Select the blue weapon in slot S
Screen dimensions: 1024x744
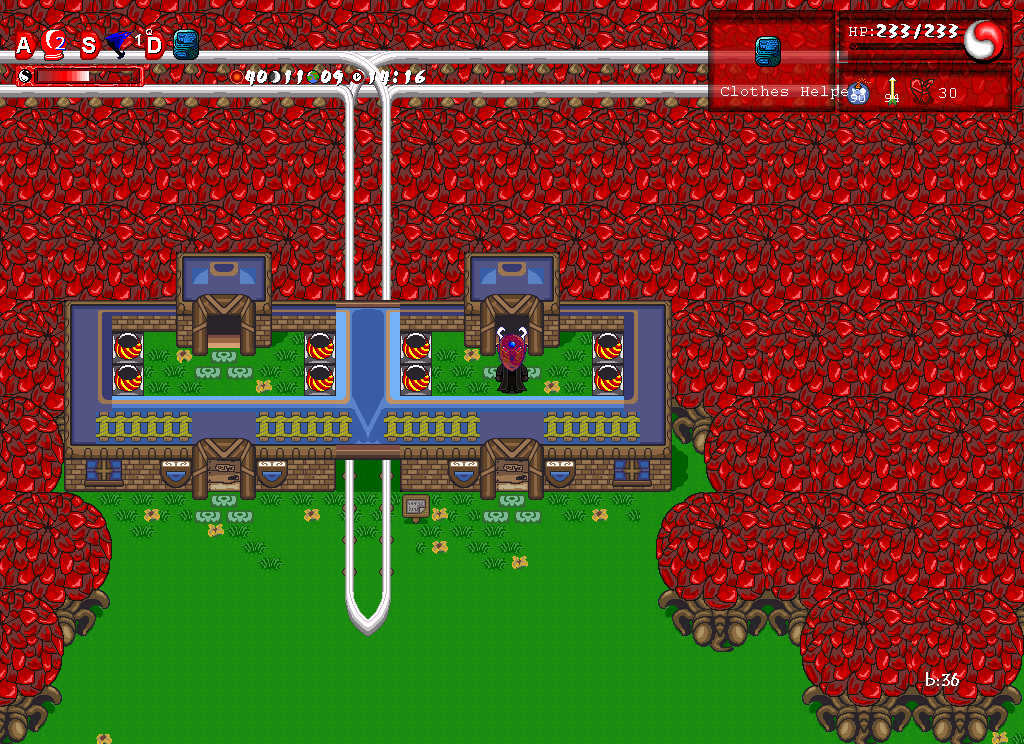pyautogui.click(x=120, y=43)
